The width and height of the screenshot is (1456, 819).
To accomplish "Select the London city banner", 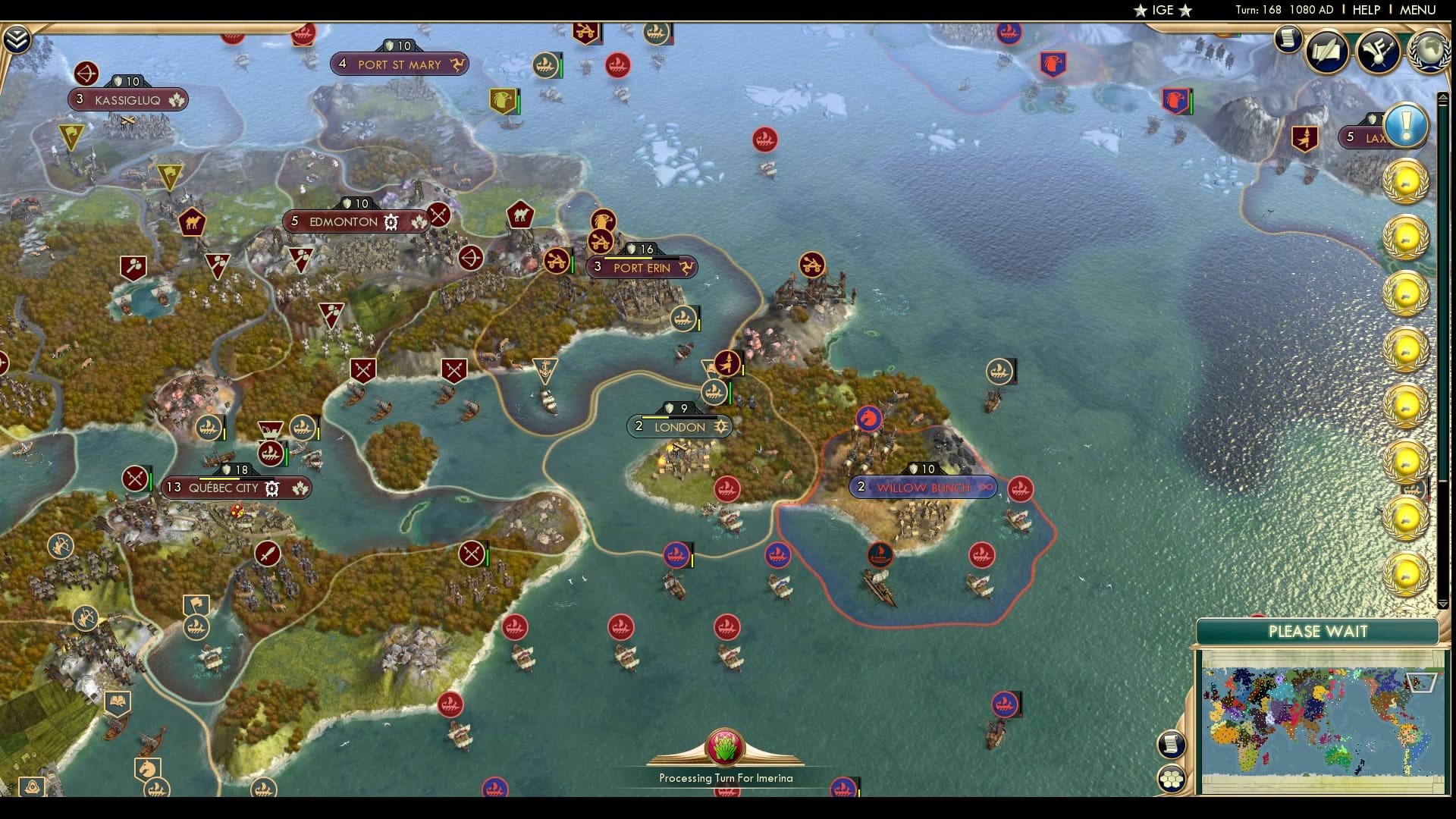I will [679, 427].
